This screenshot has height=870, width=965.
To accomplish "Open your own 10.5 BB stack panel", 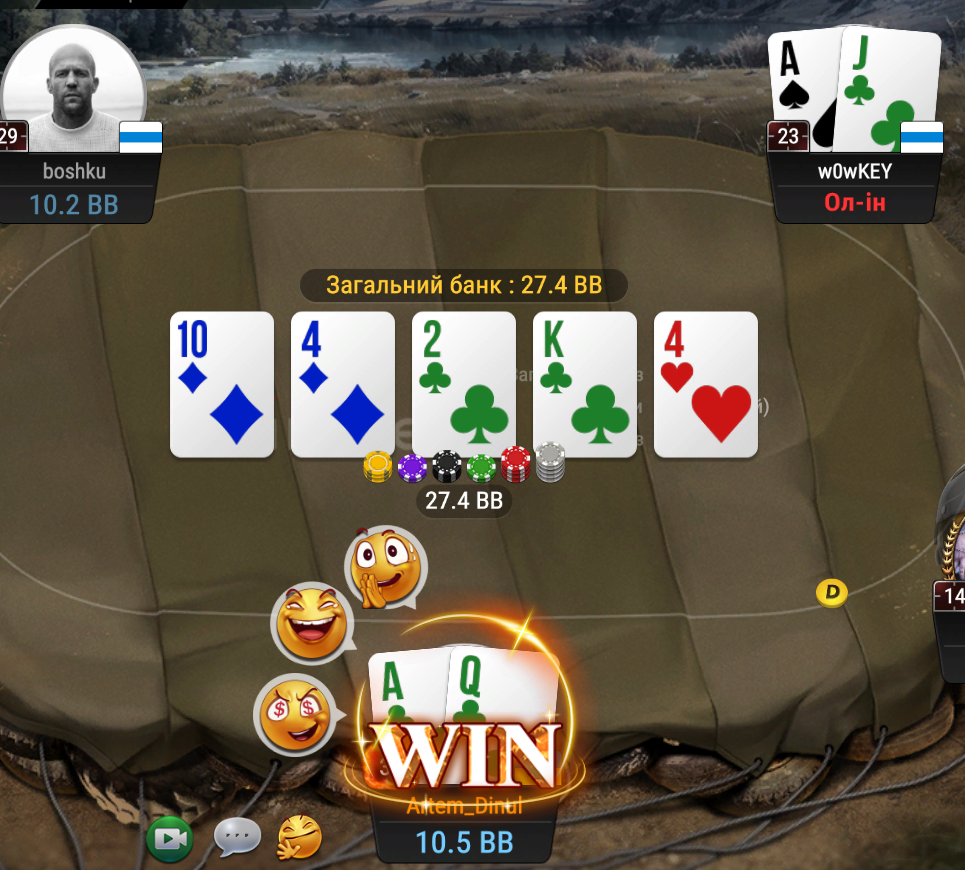I will pyautogui.click(x=464, y=842).
